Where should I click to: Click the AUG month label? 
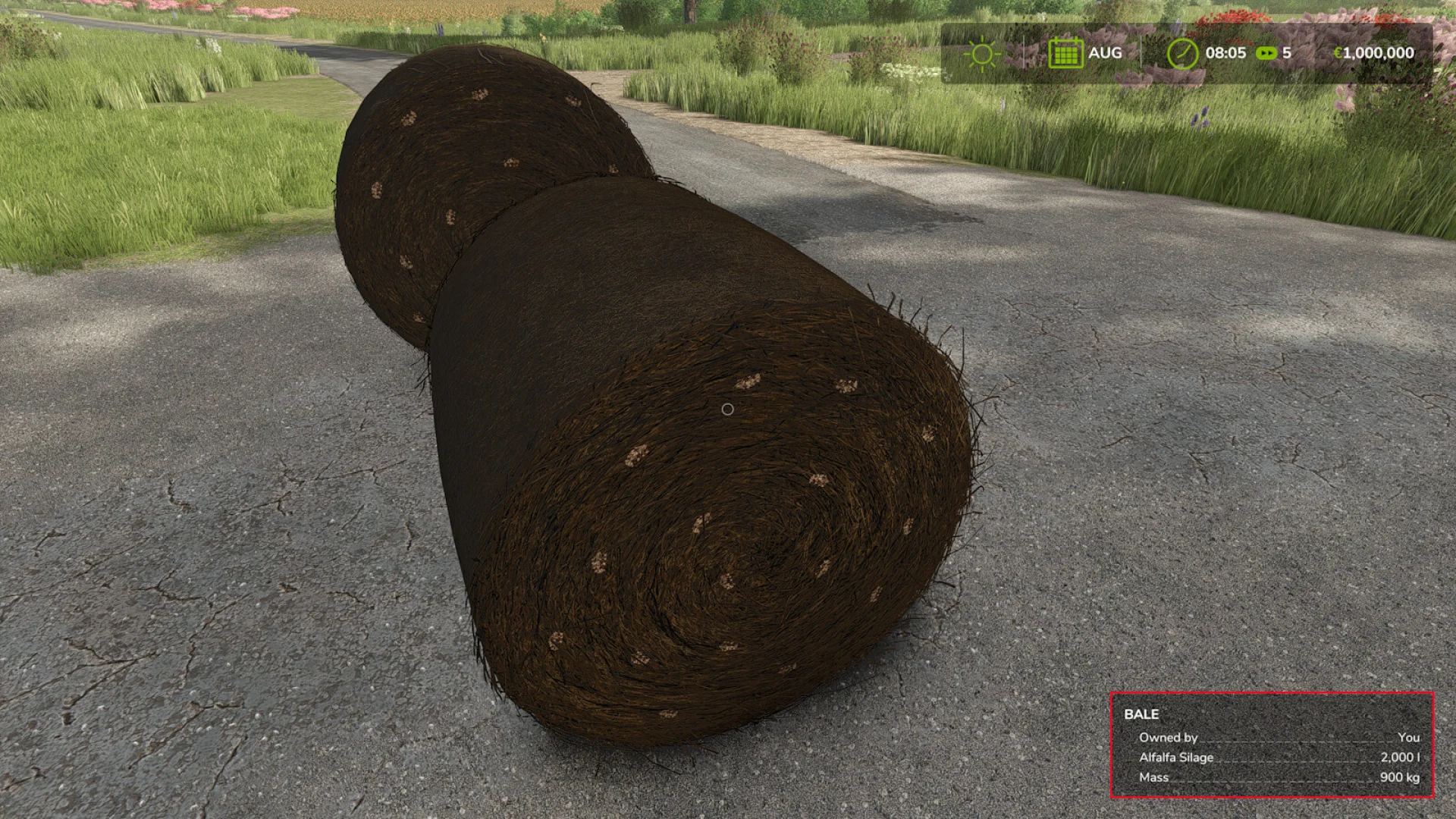tap(1105, 52)
